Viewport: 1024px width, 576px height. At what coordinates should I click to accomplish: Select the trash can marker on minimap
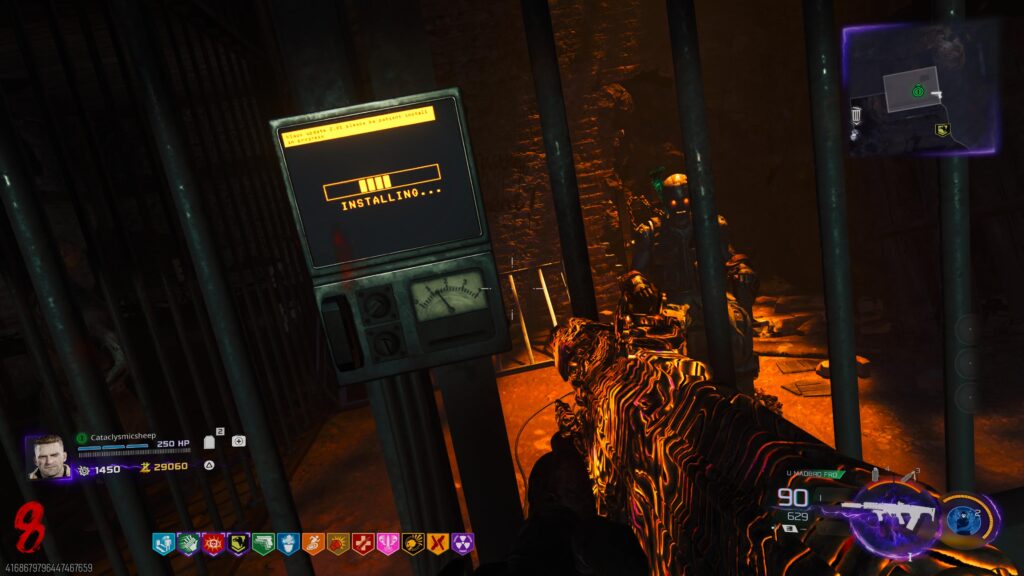857,116
